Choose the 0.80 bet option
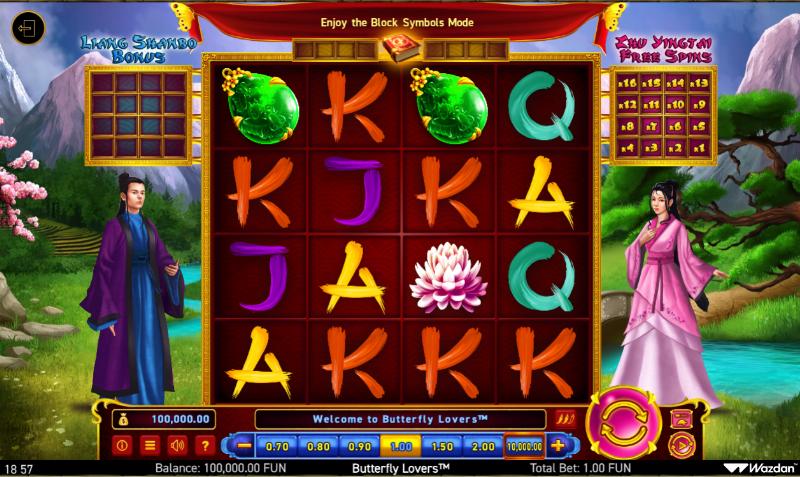 coord(319,446)
